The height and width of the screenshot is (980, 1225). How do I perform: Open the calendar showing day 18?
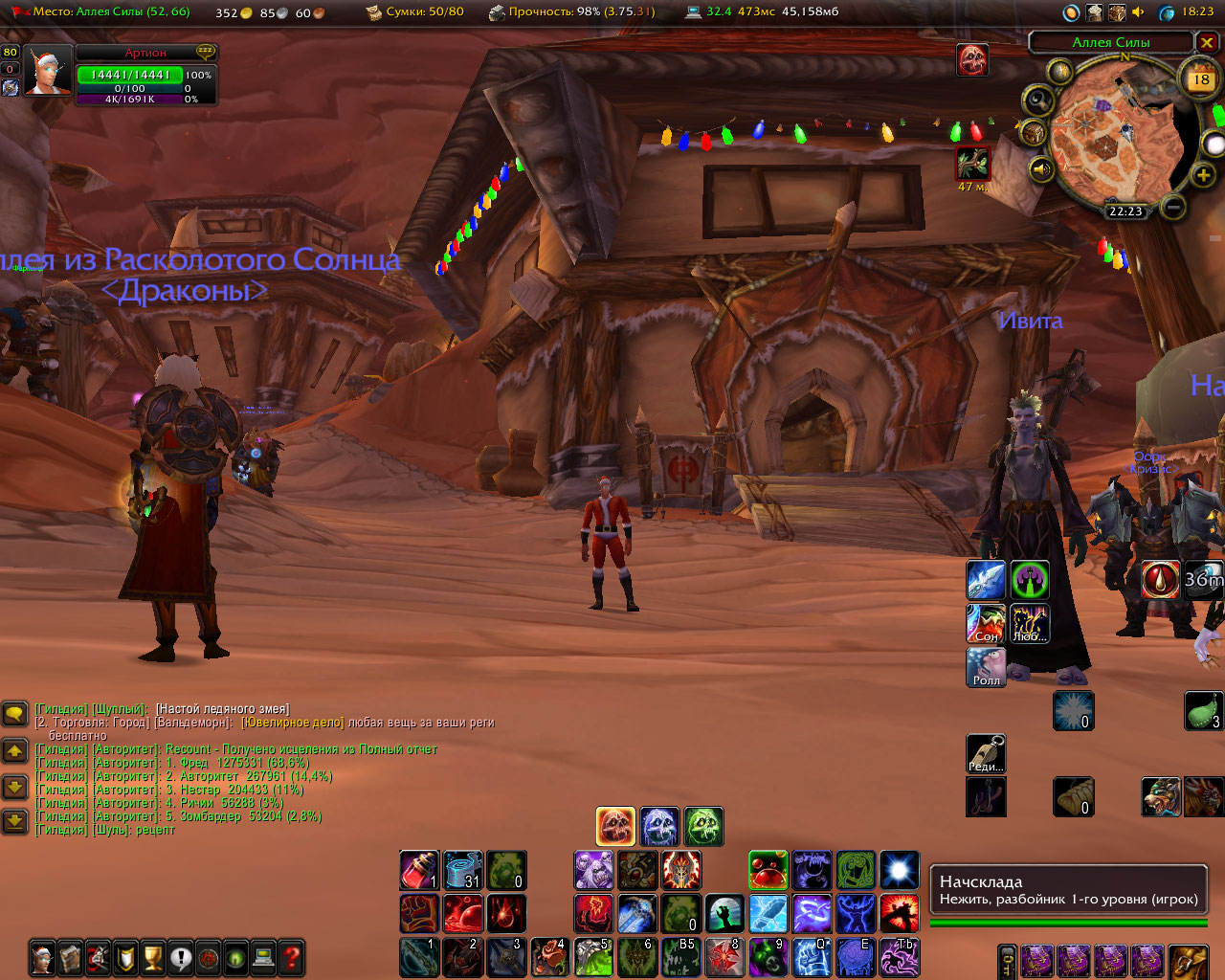[1200, 79]
